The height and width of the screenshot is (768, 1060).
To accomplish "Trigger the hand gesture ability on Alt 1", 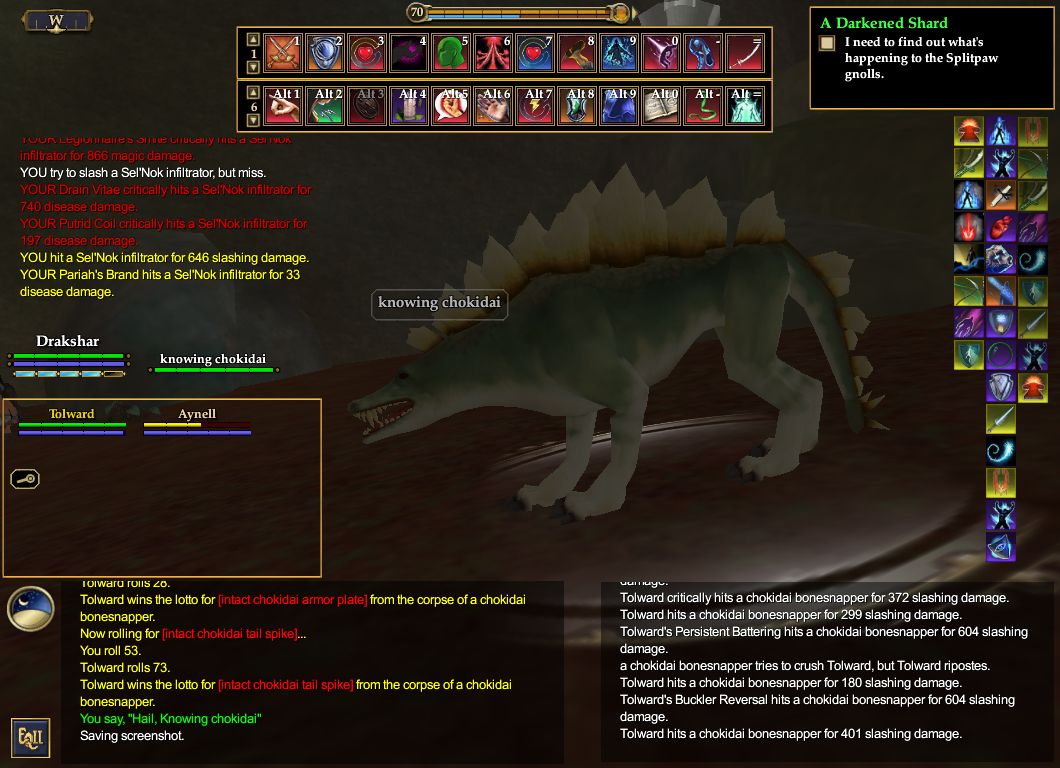I will coord(283,106).
